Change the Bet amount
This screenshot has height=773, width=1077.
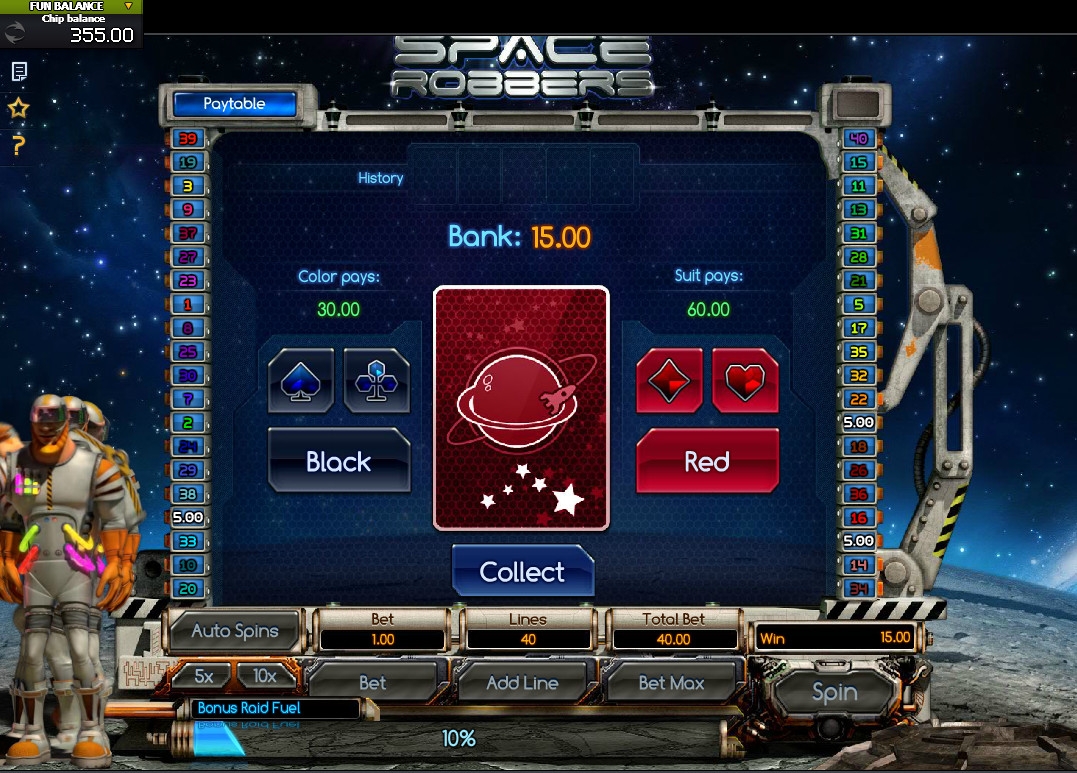coord(372,683)
